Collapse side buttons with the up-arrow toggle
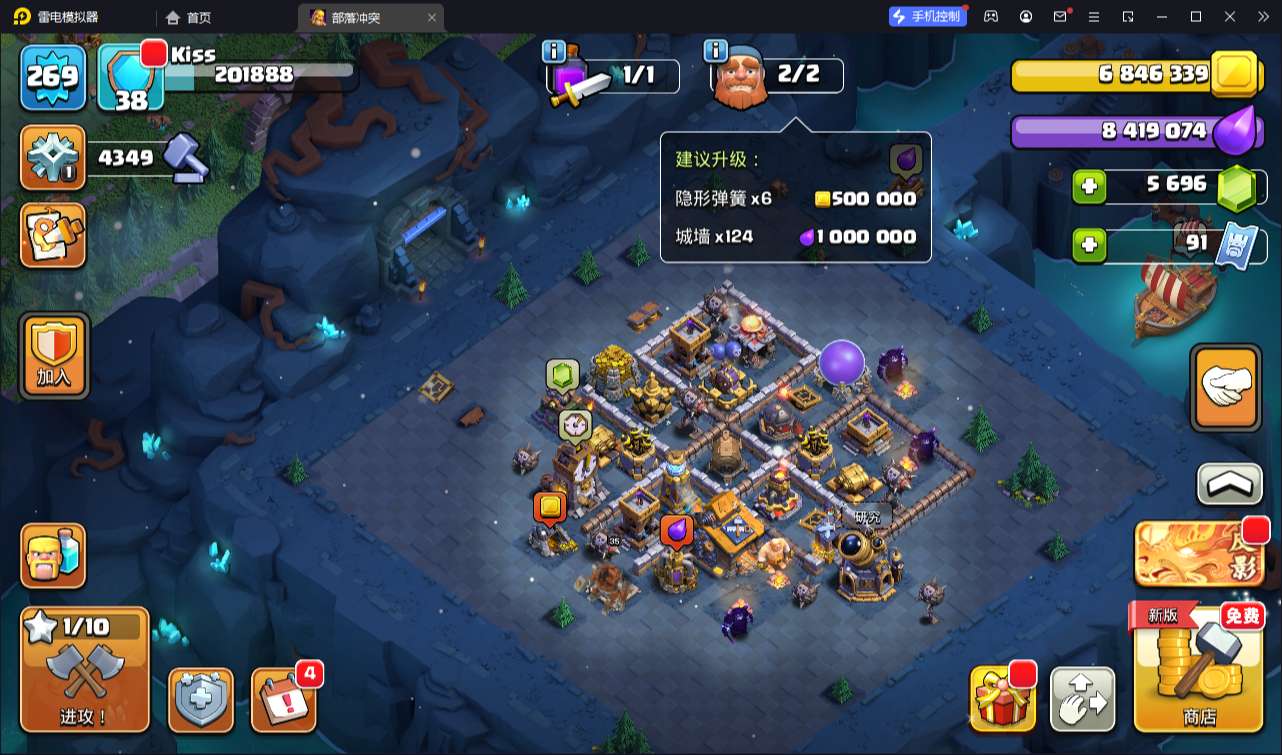The width and height of the screenshot is (1282, 755). tap(1229, 485)
